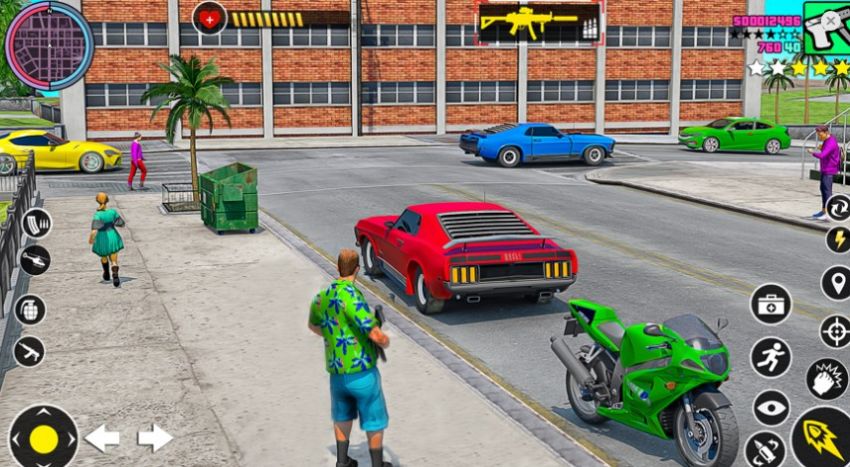This screenshot has height=467, width=850.
Task: Toggle sprint with the running man icon
Action: [x=770, y=357]
